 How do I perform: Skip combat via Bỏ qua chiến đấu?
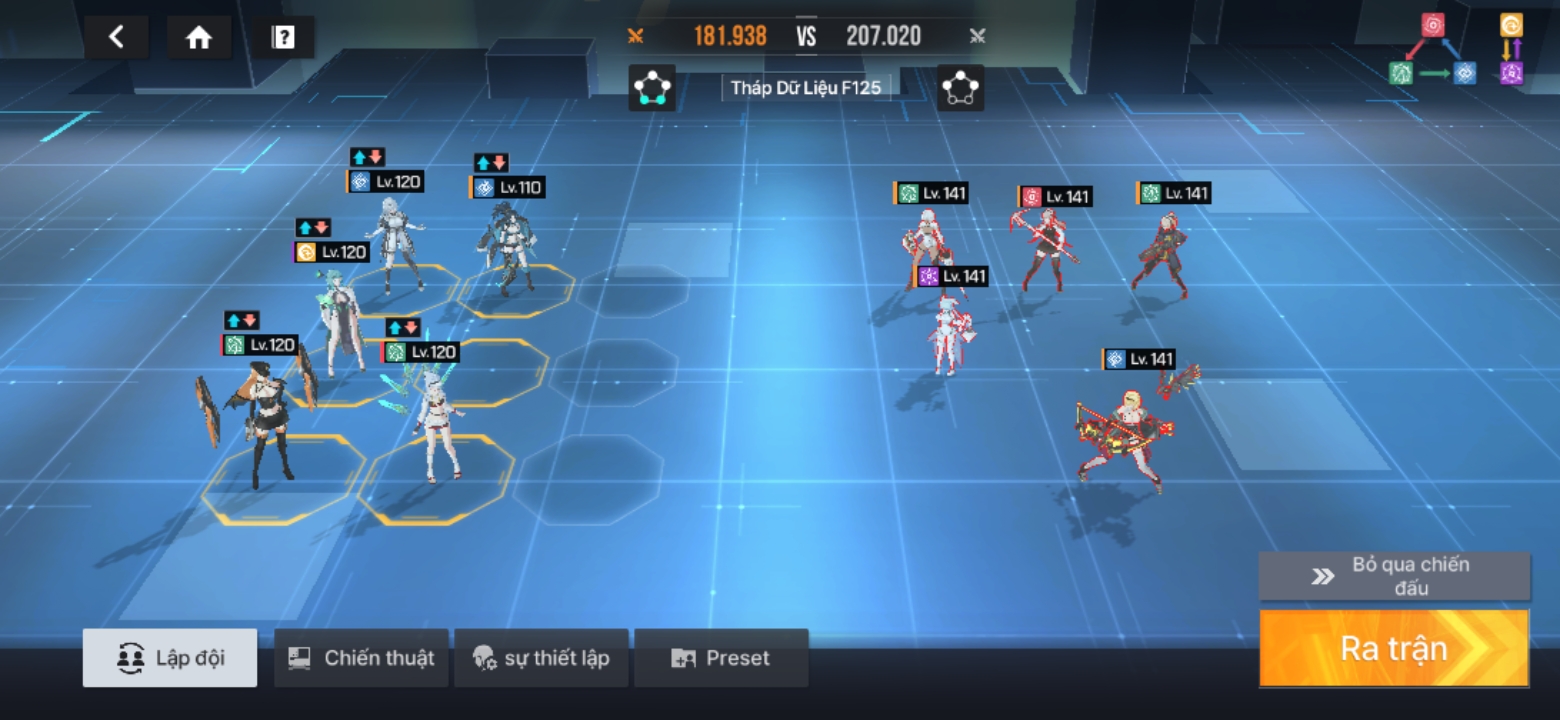click(x=1394, y=576)
